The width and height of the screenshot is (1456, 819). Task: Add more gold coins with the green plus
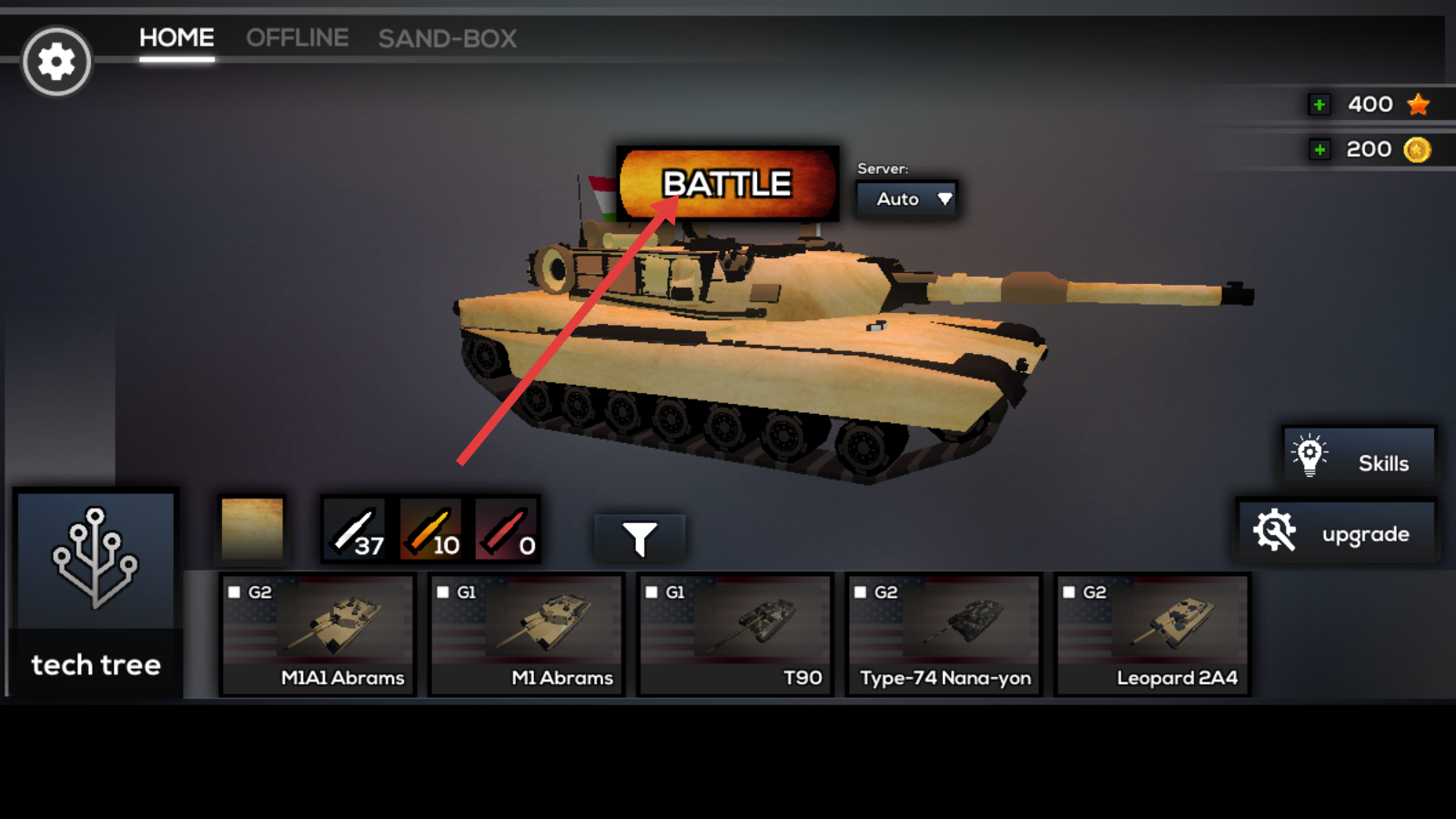point(1319,149)
